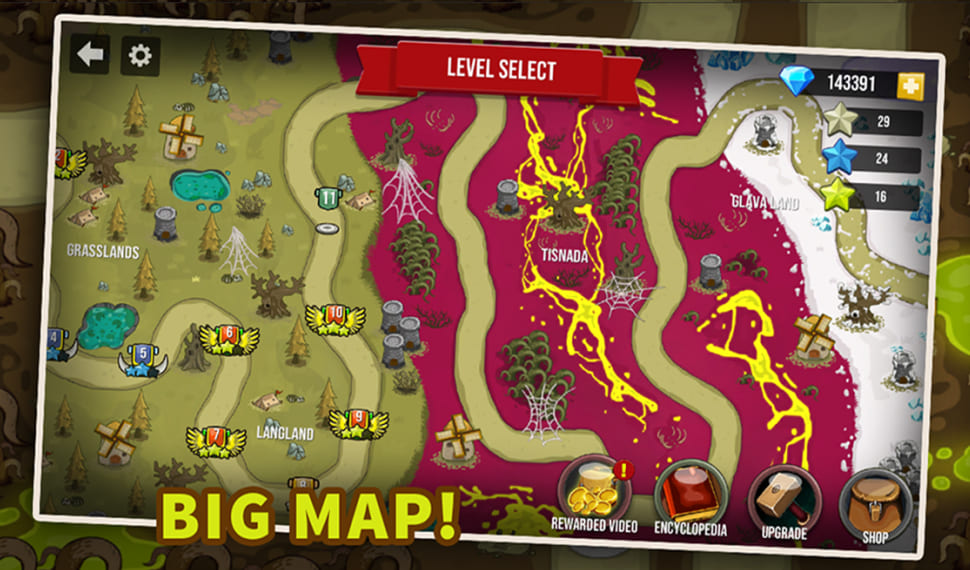Pick the blue level 5 badge
970x570 pixels.
pyautogui.click(x=144, y=357)
